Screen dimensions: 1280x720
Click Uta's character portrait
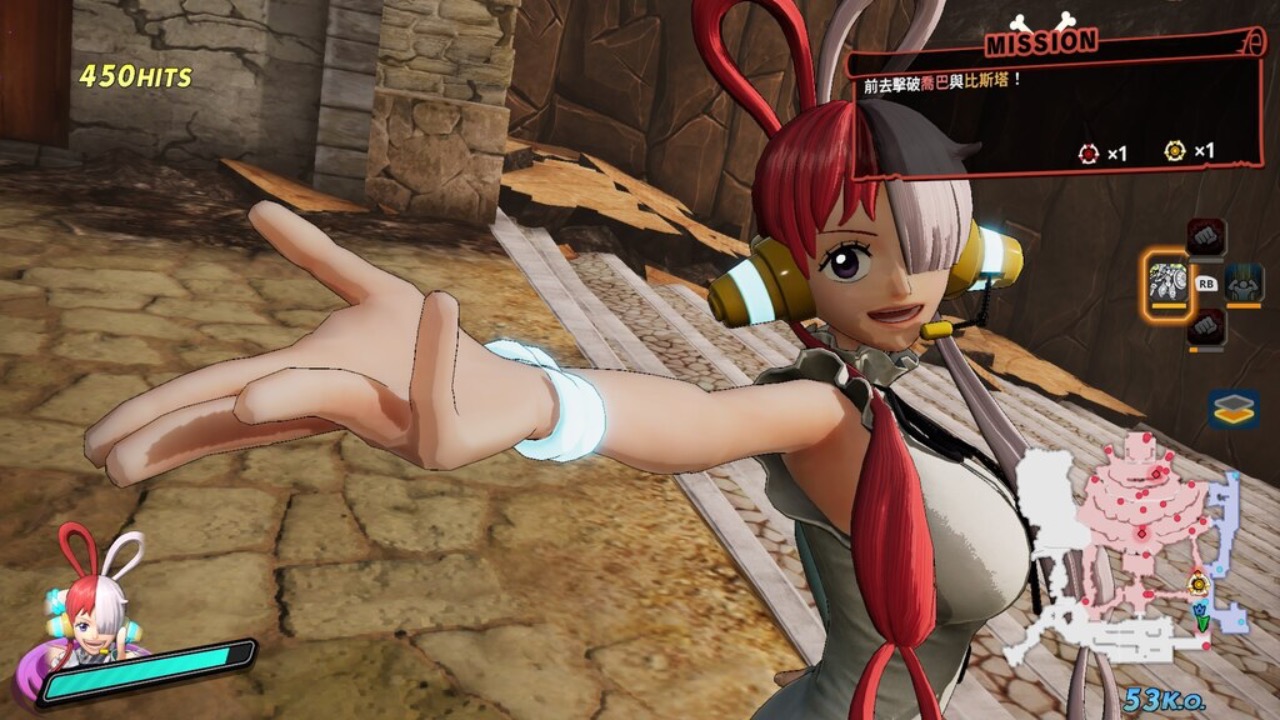pos(93,602)
